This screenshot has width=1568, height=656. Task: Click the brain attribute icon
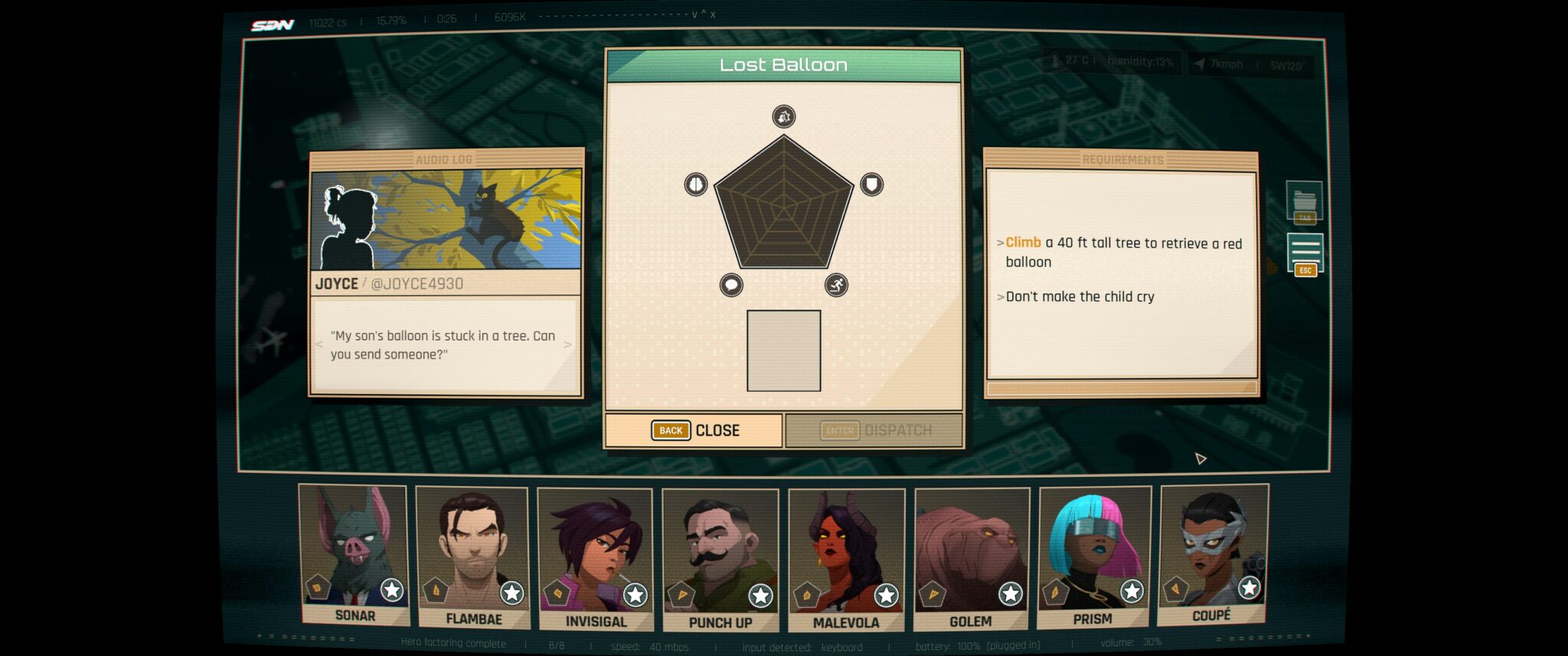coord(695,184)
